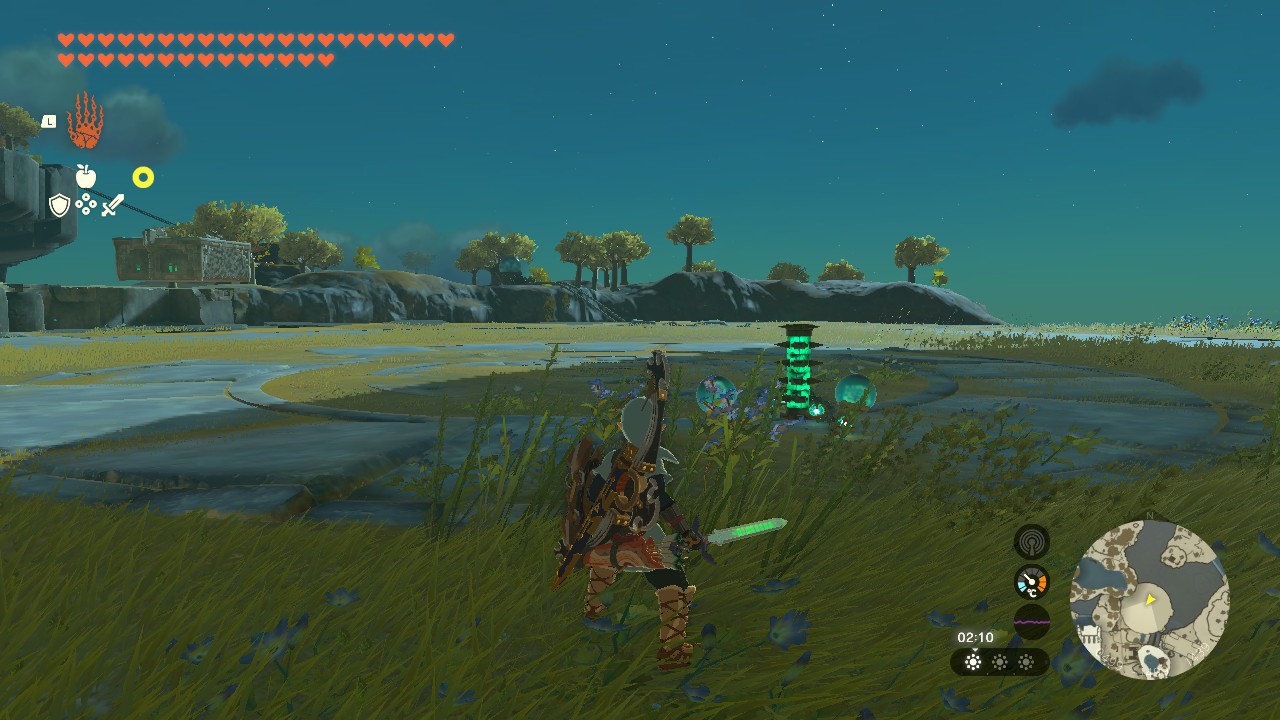Click the yellow ring indicator icon
Viewport: 1280px width, 720px height.
point(143,178)
